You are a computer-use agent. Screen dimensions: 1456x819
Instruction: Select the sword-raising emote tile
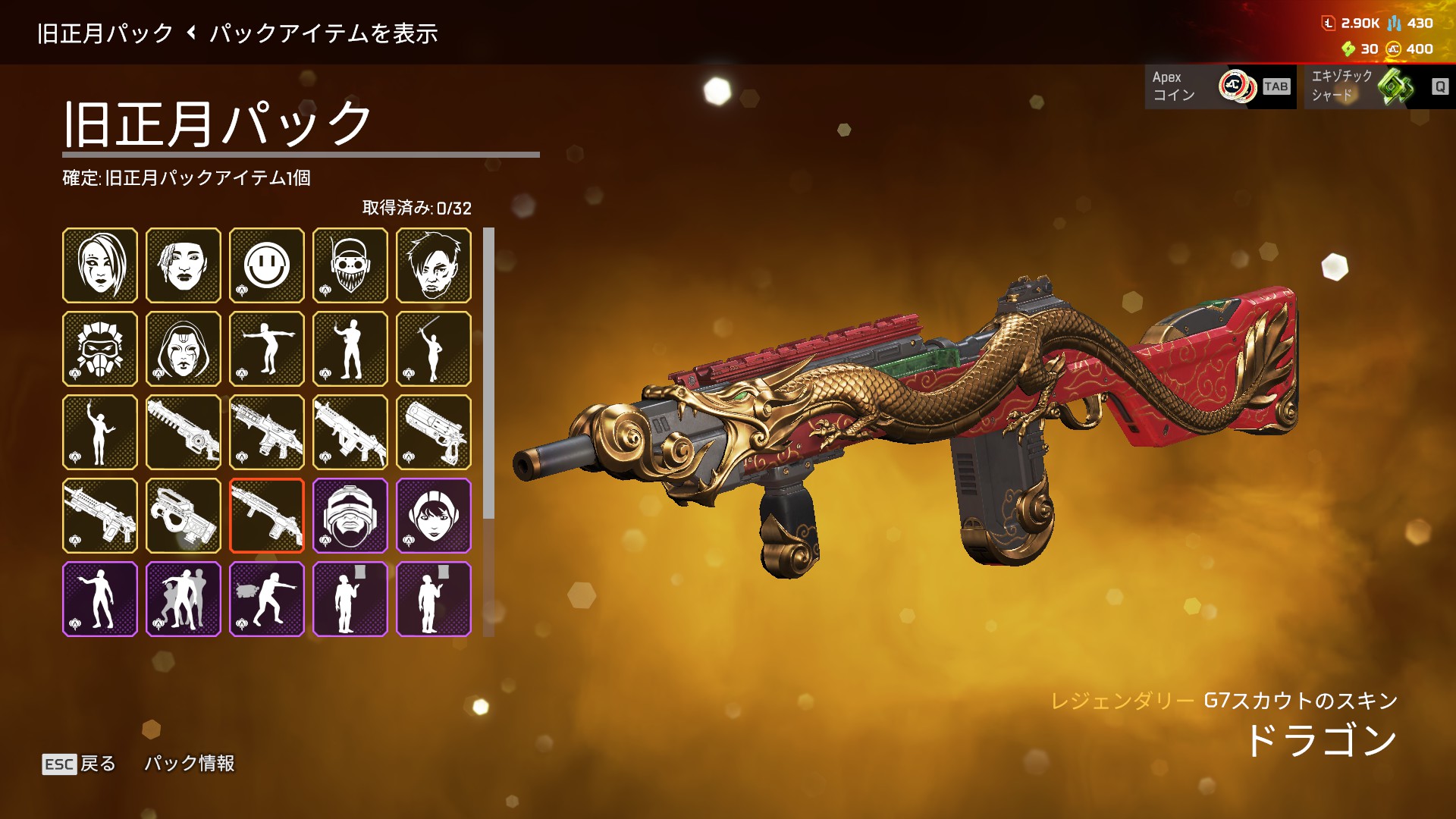point(434,349)
